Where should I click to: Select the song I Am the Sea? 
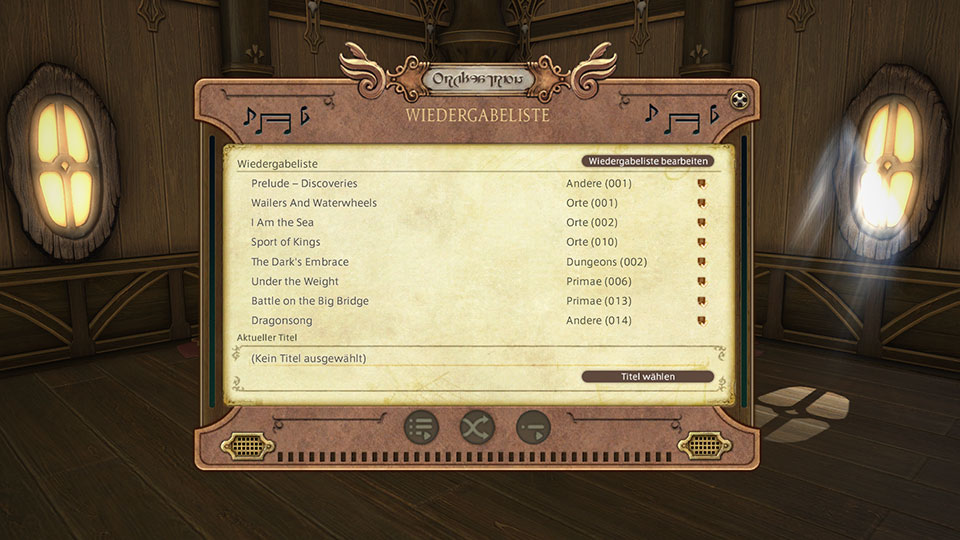point(282,223)
